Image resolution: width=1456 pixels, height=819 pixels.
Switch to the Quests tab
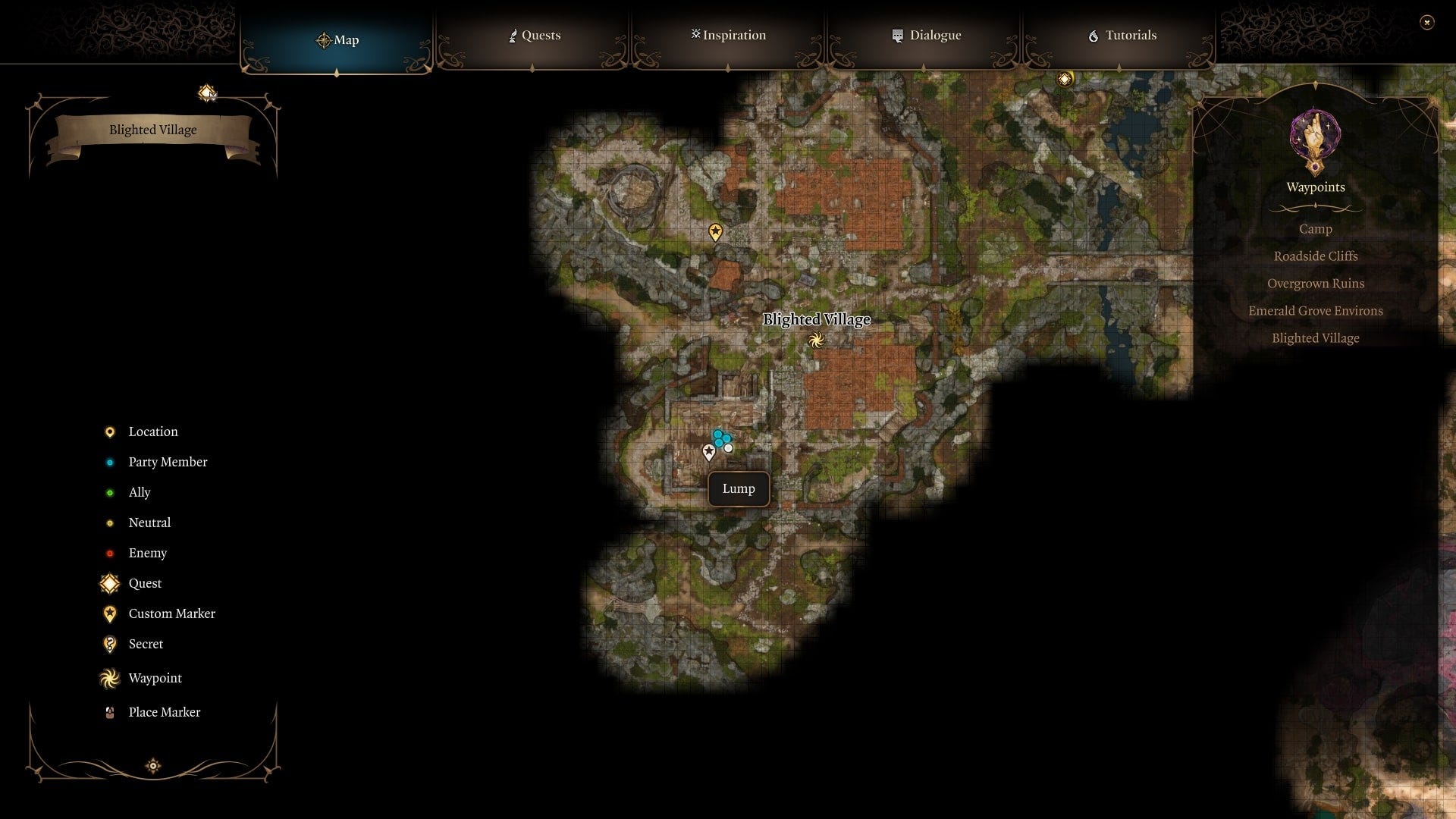tap(534, 35)
